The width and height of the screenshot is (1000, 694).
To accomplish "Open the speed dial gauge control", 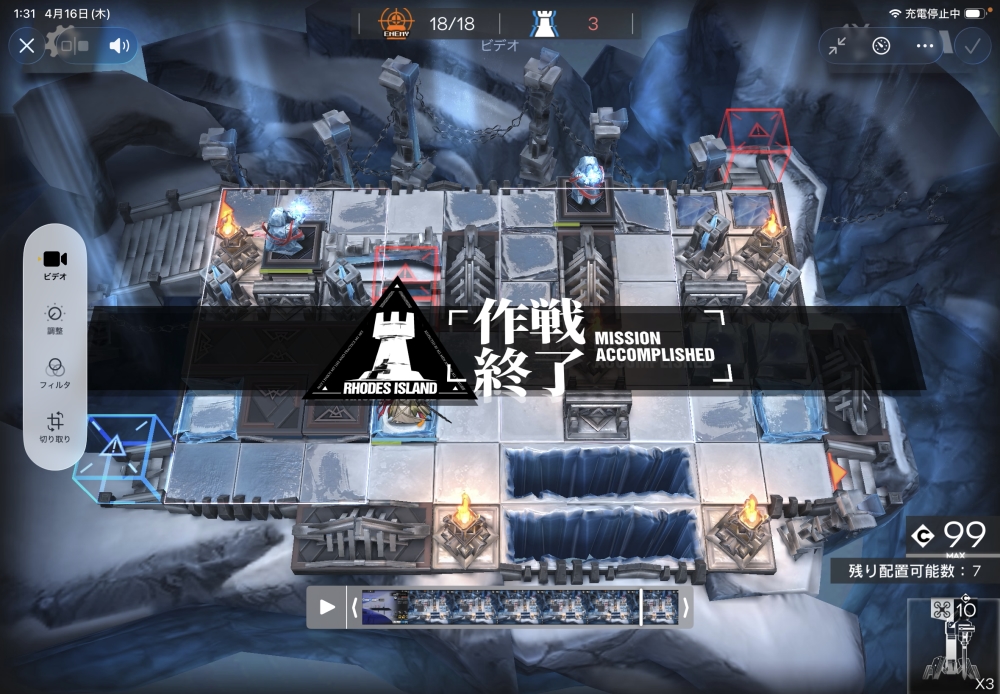I will point(881,46).
